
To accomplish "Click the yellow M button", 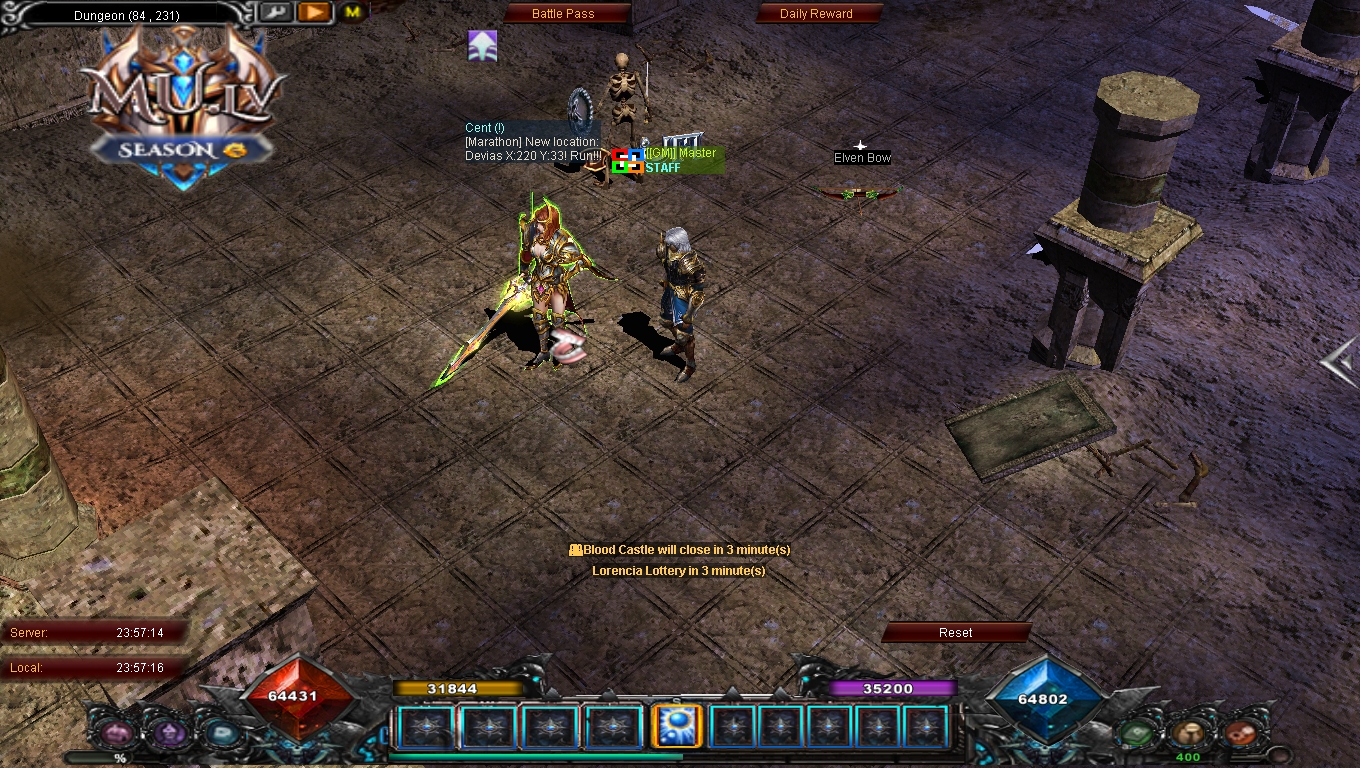I will click(353, 13).
